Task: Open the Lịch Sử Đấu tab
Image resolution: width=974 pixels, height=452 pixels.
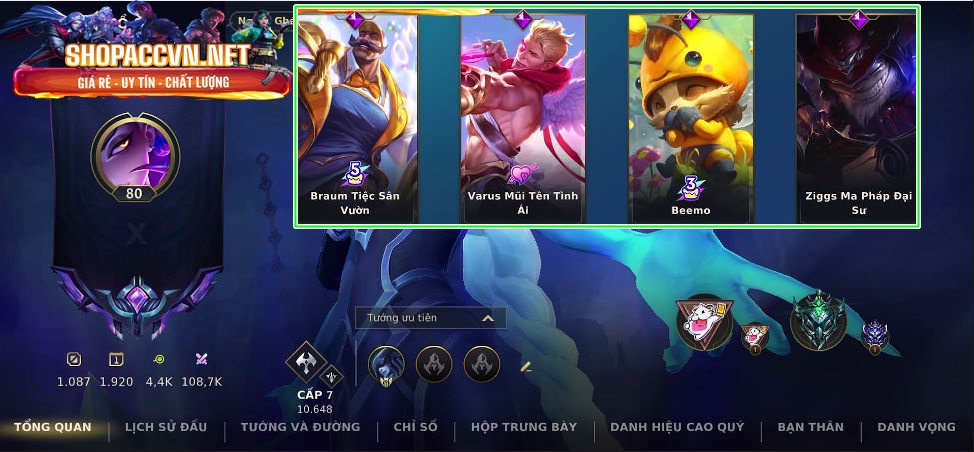Action: click(166, 428)
